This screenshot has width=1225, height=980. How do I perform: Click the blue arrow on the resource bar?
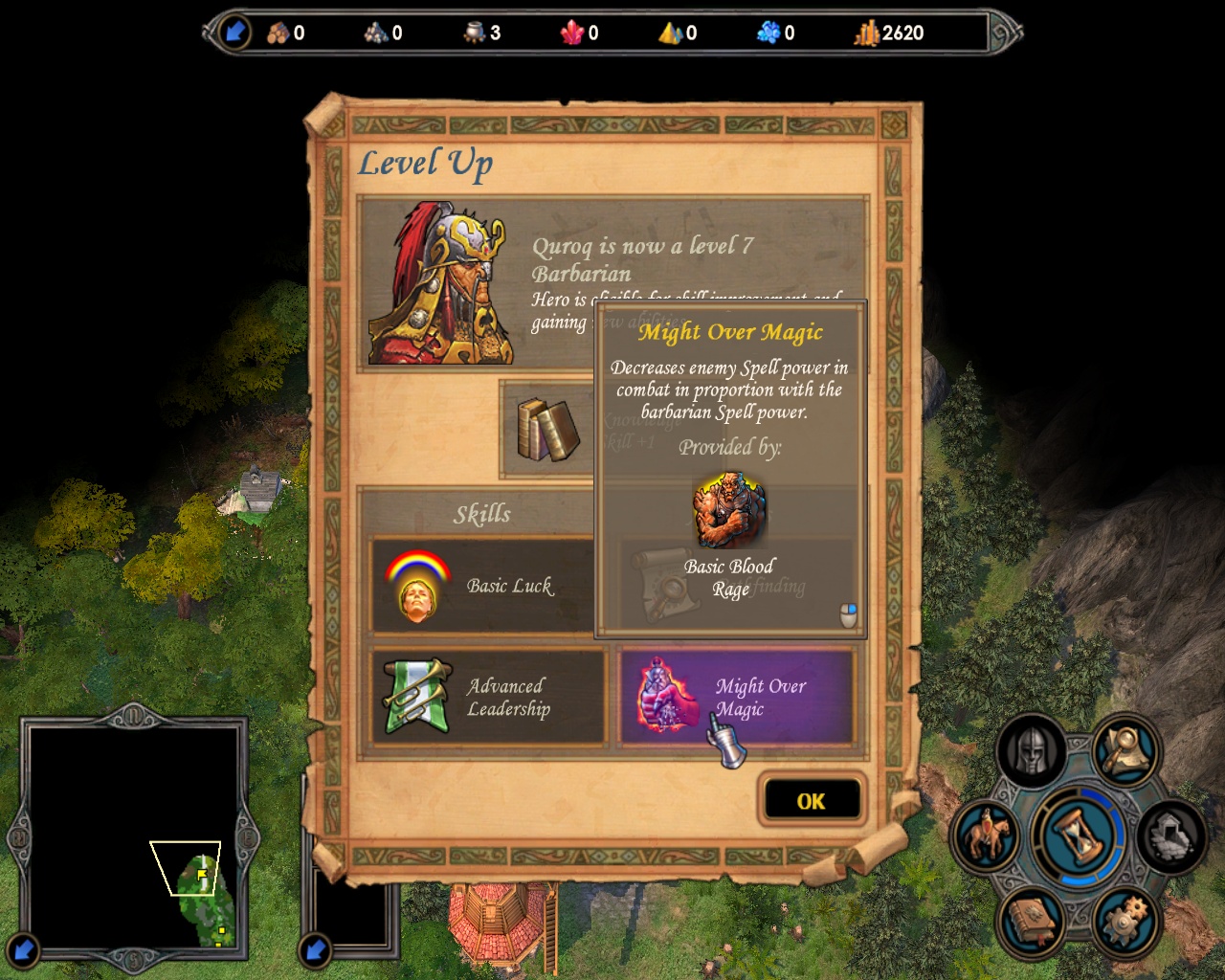click(234, 33)
